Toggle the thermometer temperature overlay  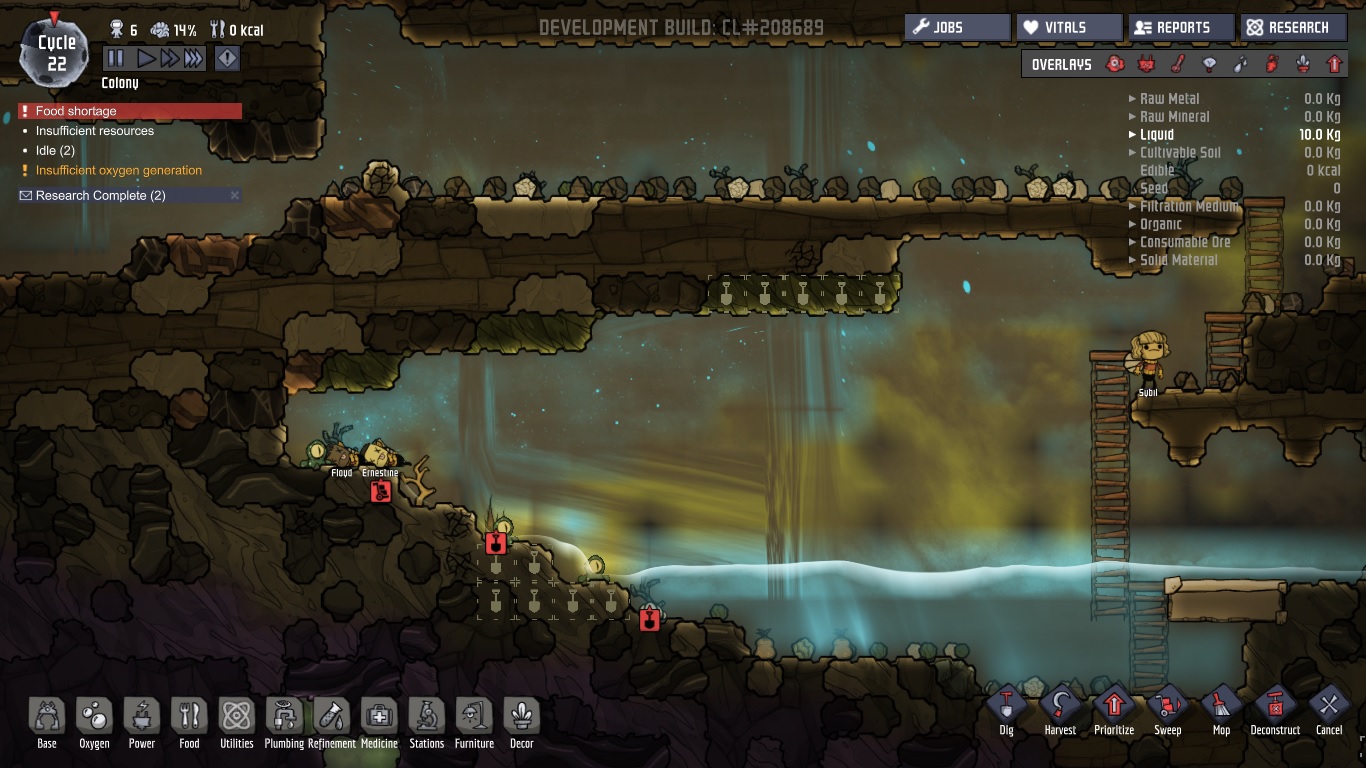click(x=1178, y=65)
